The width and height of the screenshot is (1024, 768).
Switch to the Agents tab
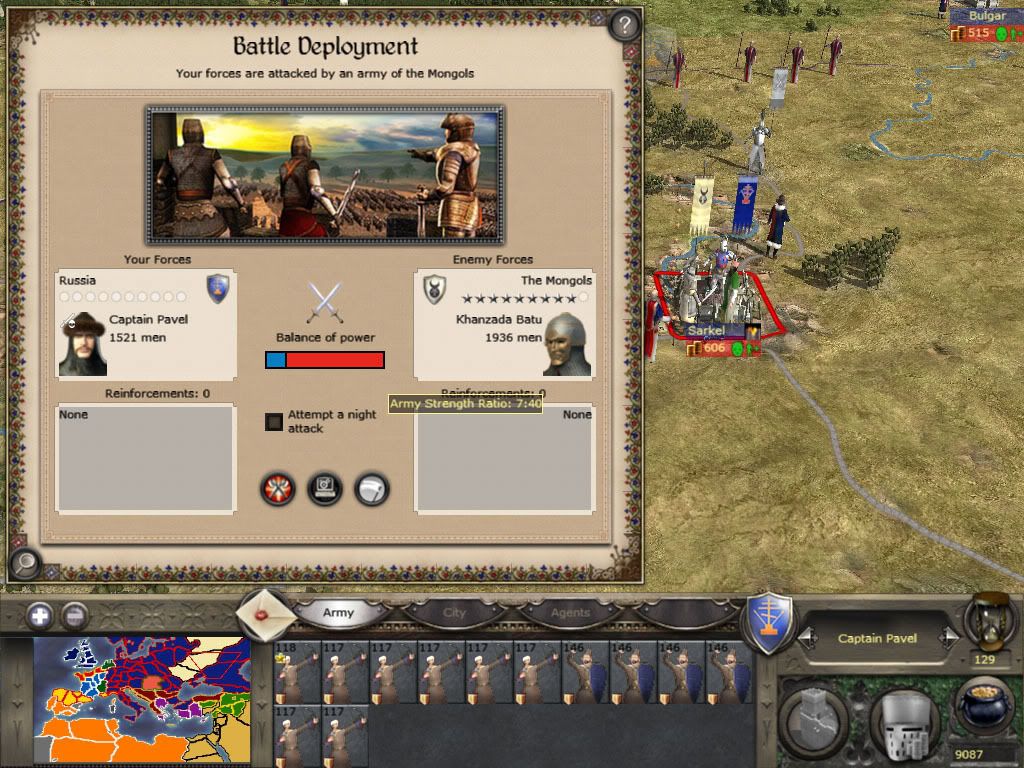click(570, 613)
